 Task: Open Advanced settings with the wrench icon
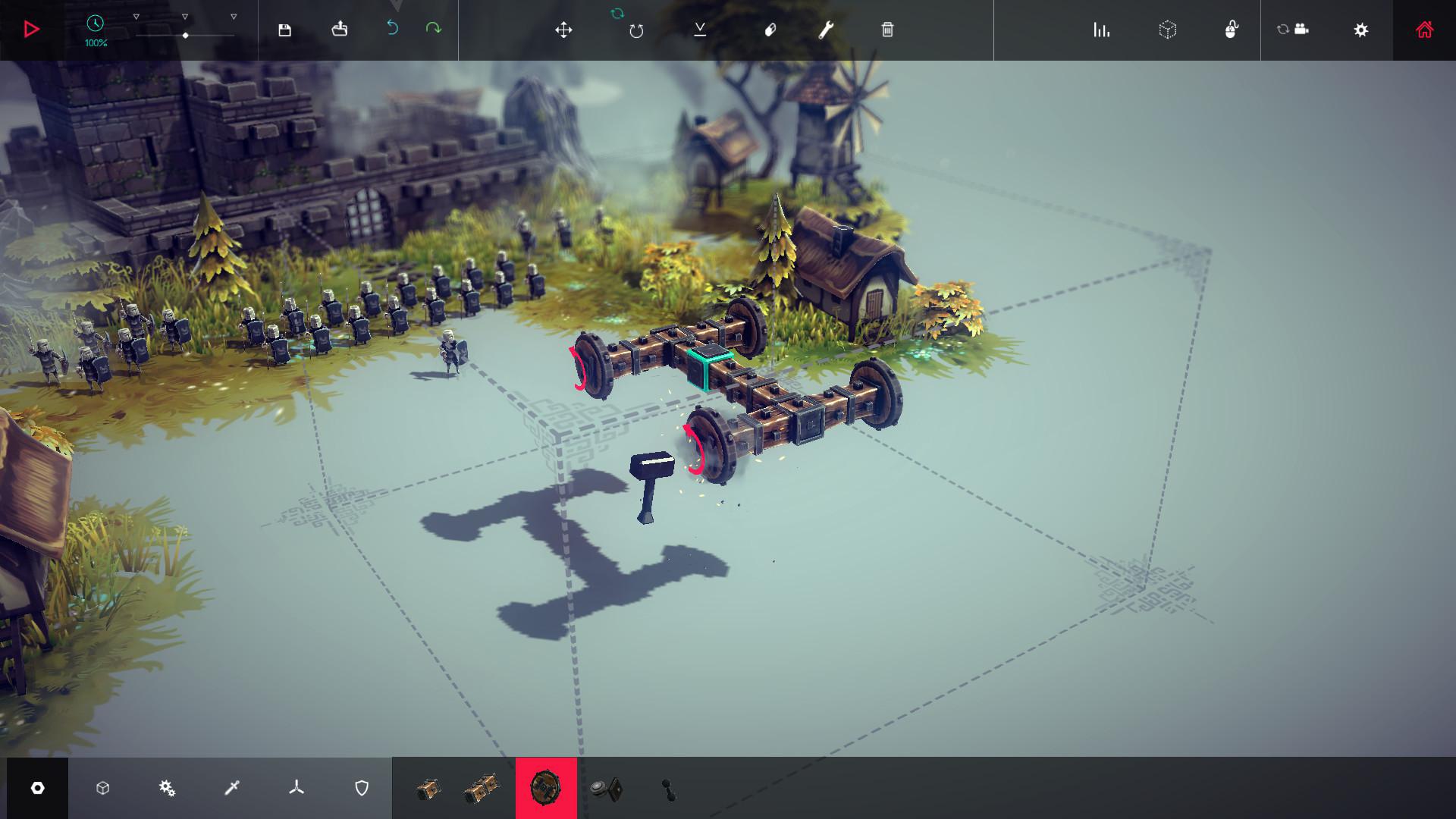coord(825,31)
